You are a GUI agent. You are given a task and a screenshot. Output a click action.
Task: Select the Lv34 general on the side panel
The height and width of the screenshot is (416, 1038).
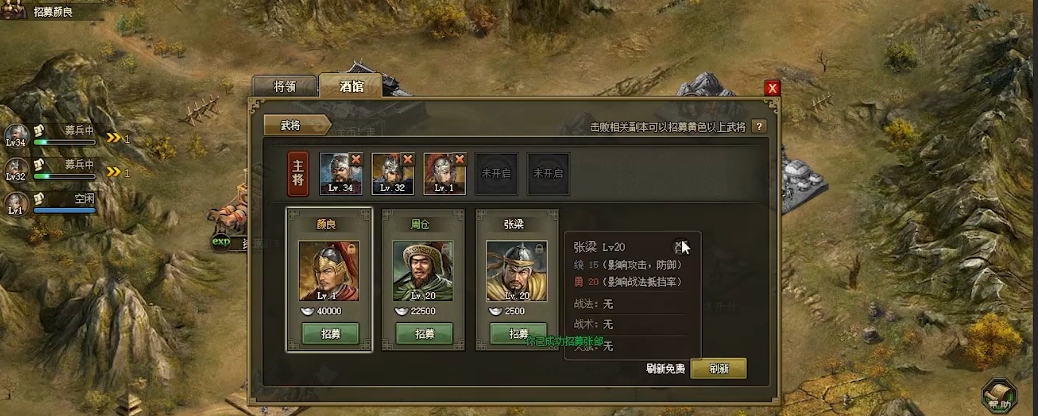pyautogui.click(x=16, y=135)
